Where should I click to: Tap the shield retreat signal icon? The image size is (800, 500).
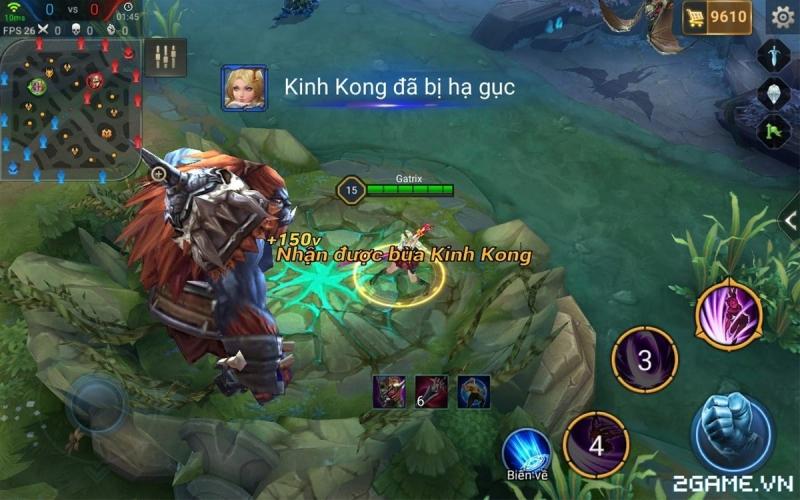tap(774, 92)
